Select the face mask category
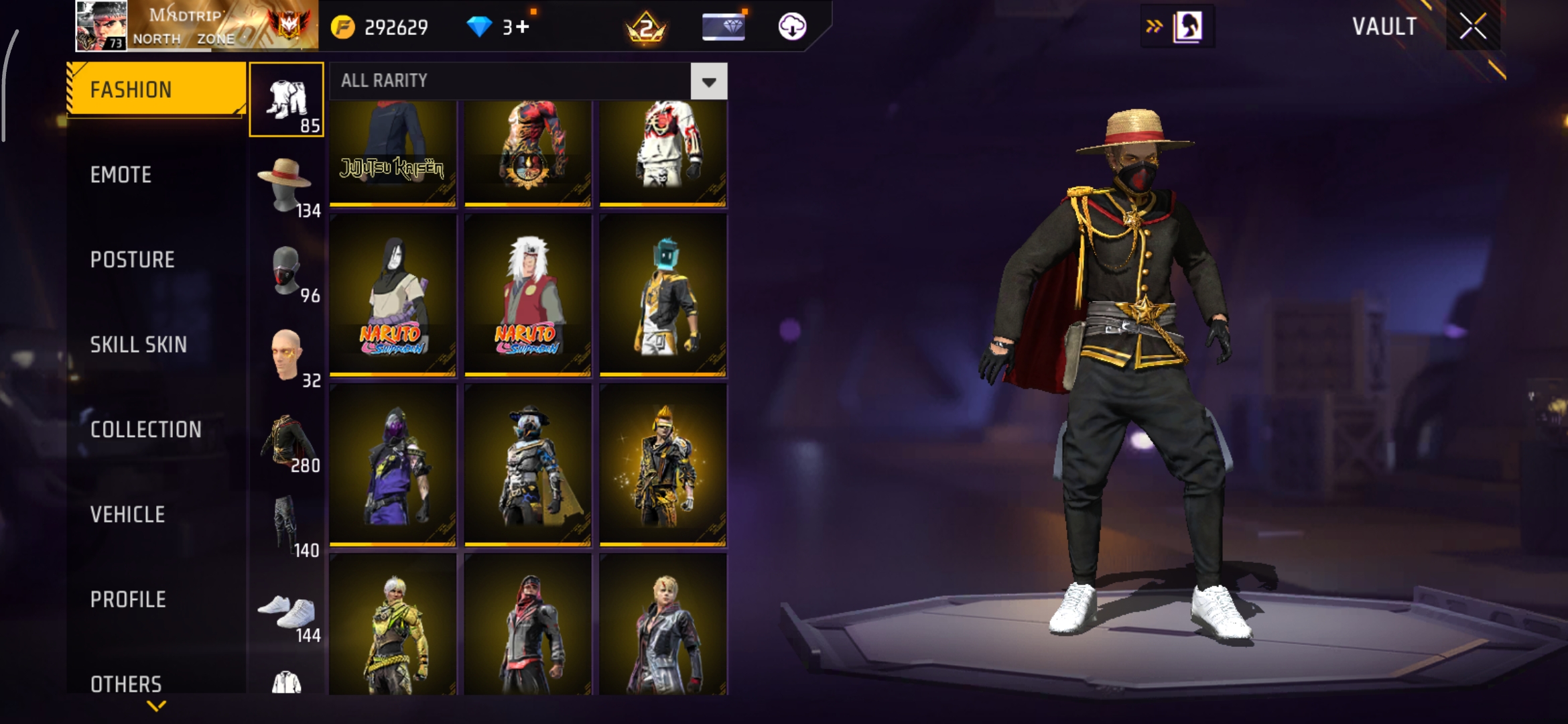1568x724 pixels. (287, 269)
